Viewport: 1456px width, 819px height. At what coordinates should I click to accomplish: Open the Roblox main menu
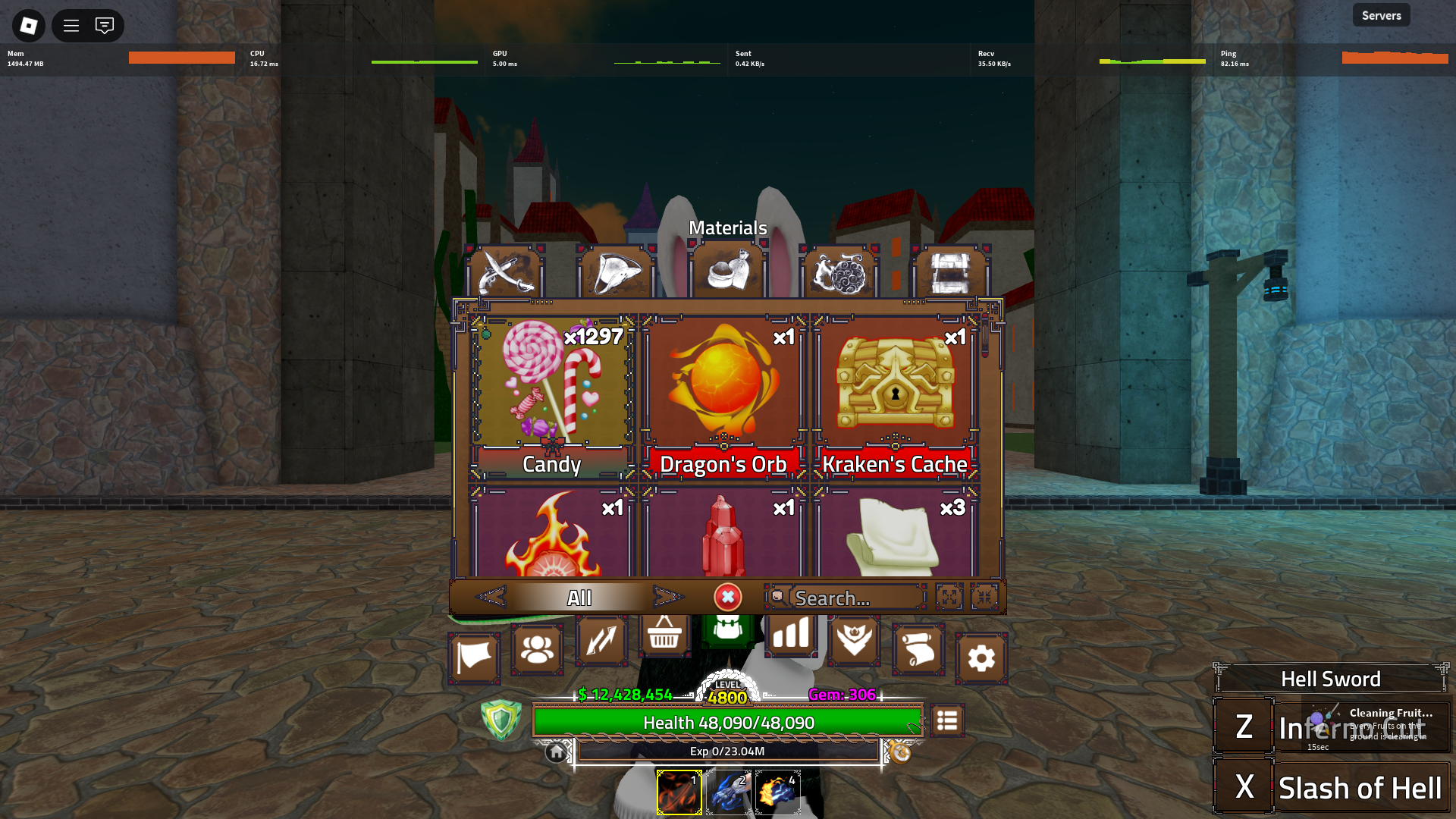pos(29,26)
